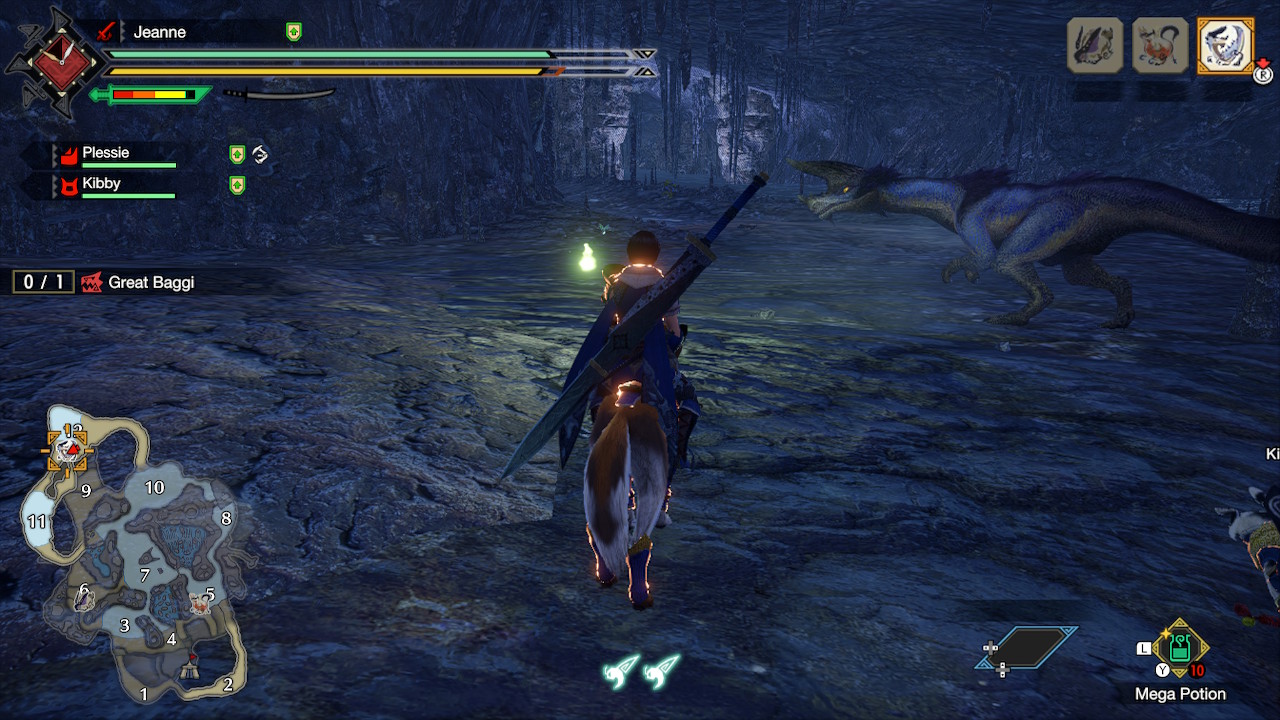
Task: Click the blue action bar panel
Action: point(1026,648)
